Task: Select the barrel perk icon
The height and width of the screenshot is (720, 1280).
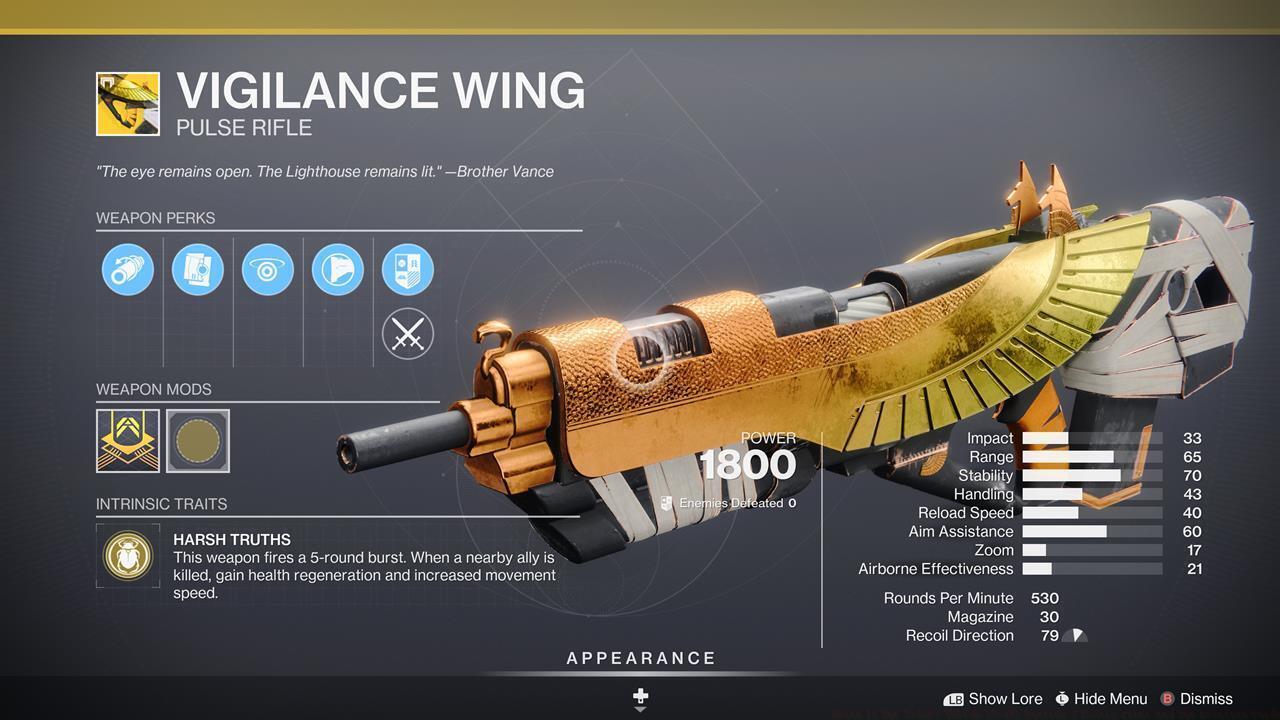Action: point(127,269)
